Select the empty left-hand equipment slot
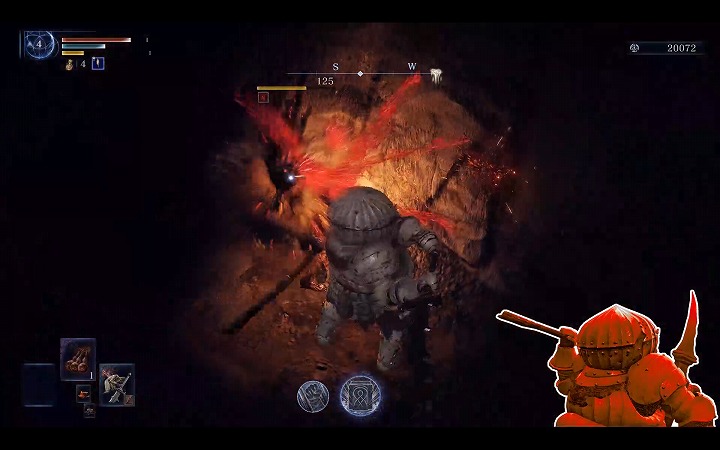This screenshot has height=450, width=720. point(40,382)
